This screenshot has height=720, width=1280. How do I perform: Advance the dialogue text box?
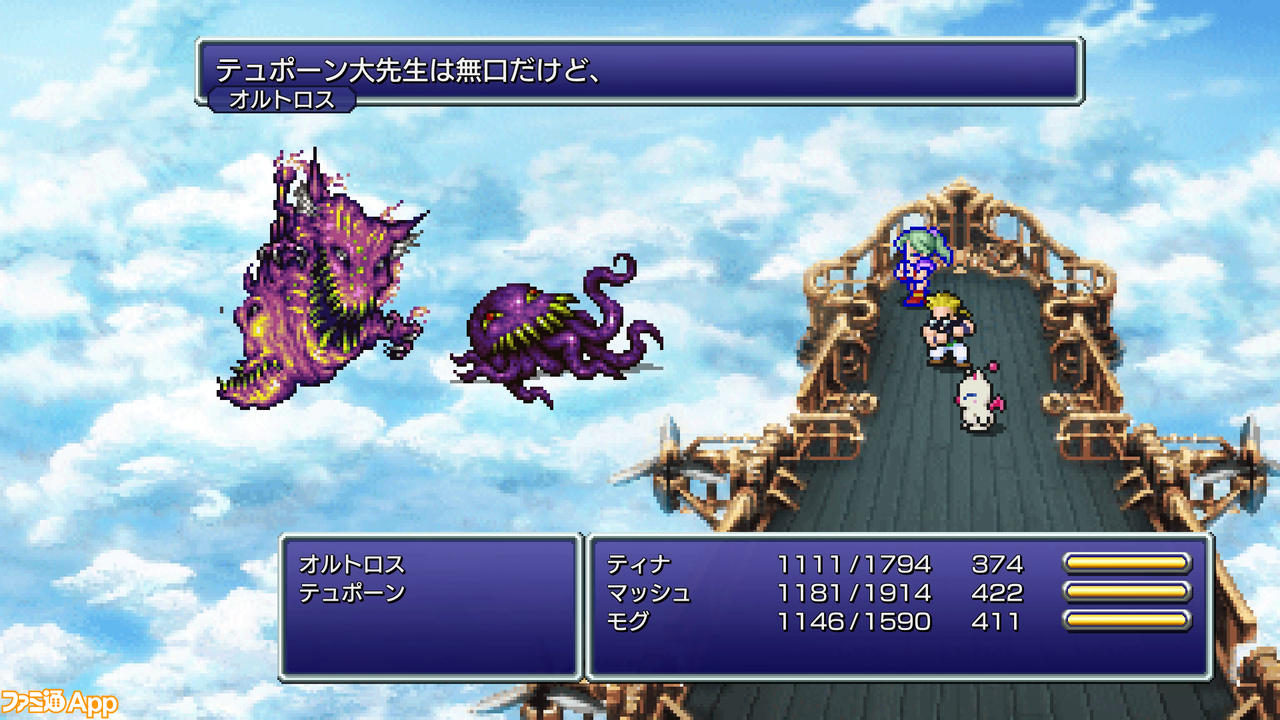(640, 70)
